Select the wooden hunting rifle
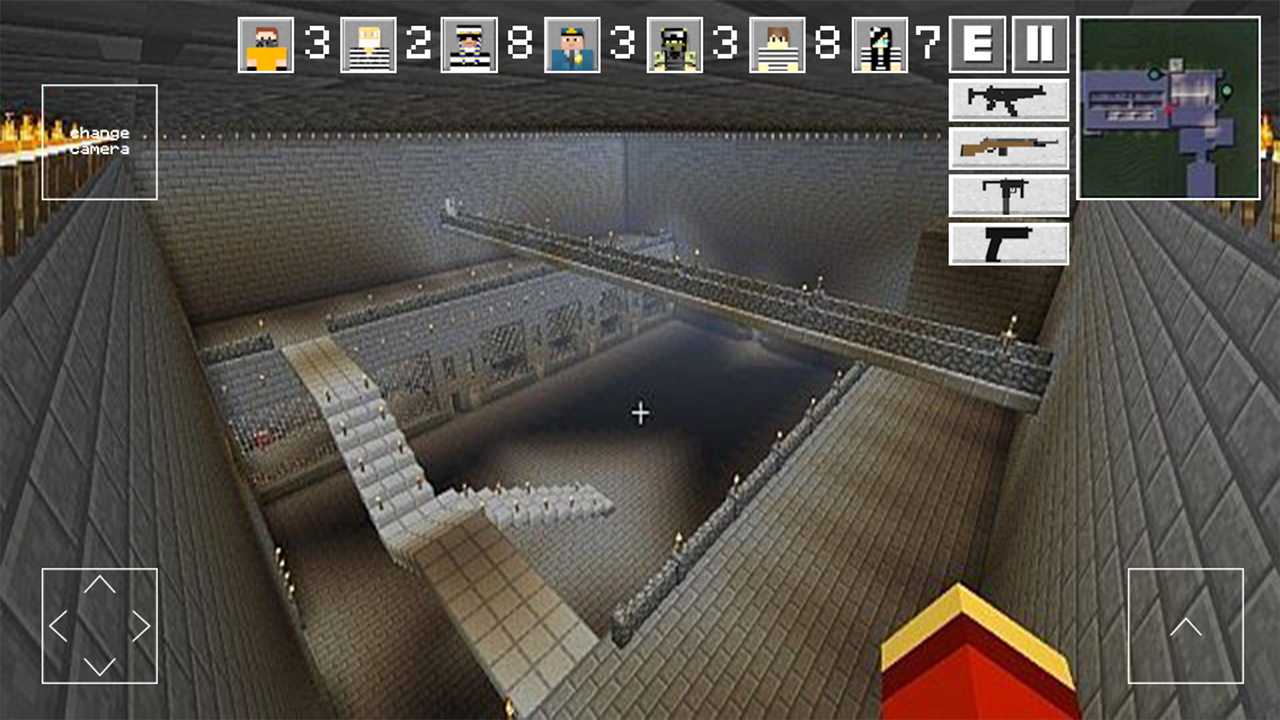1280x720 pixels. [1008, 148]
